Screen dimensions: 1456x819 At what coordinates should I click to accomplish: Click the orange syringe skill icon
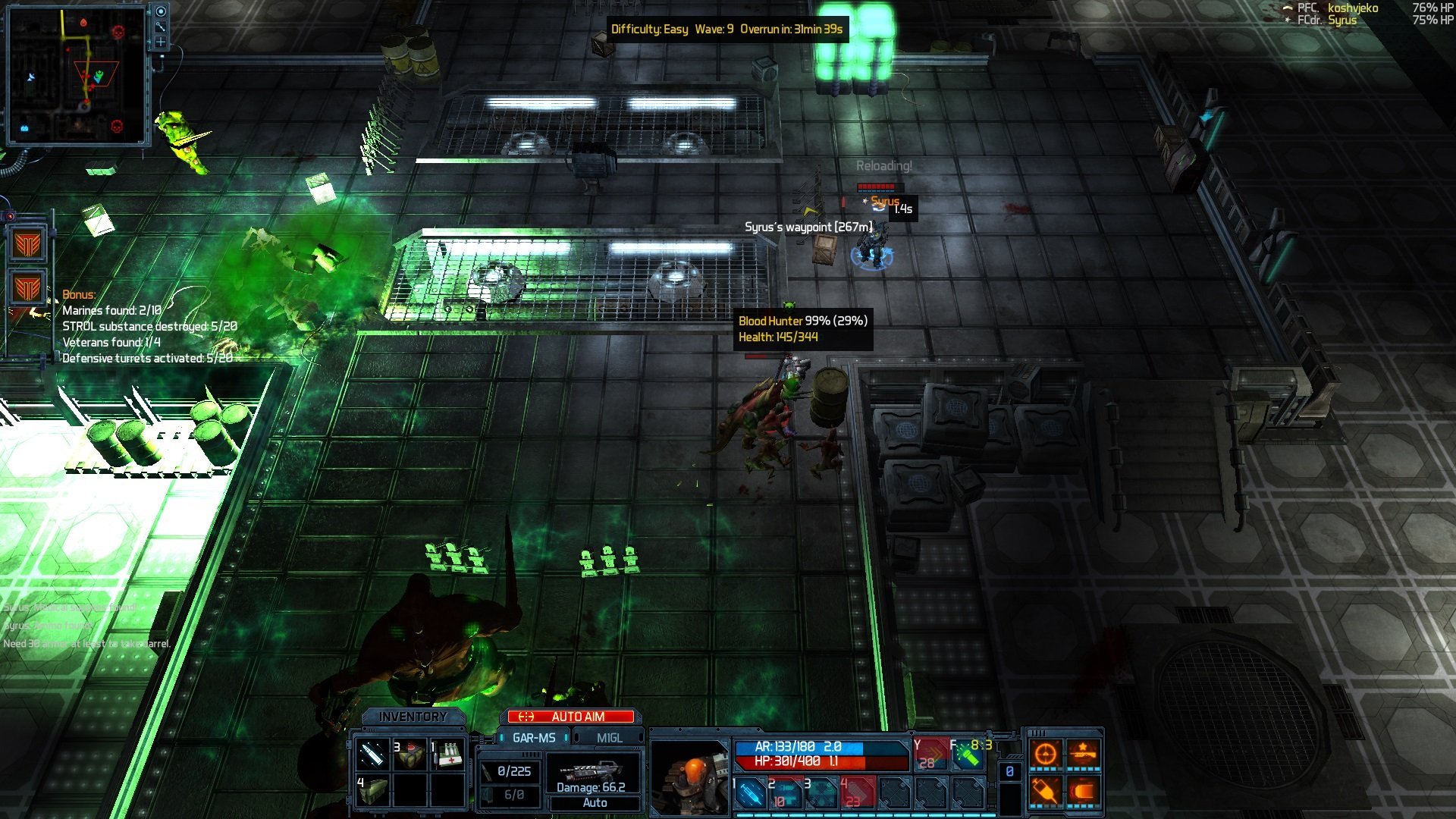tap(1046, 792)
